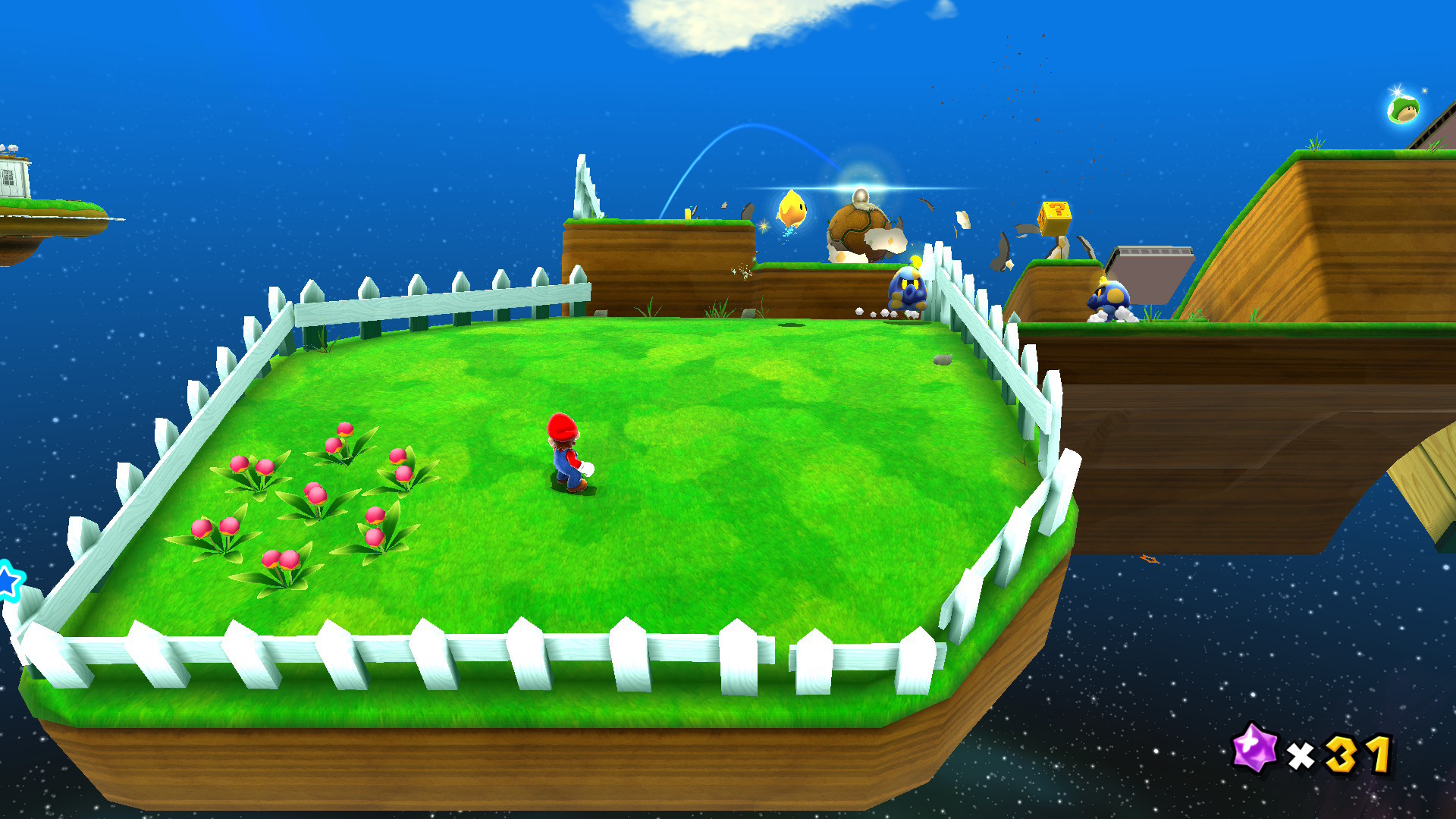Click the spinning star on left edge
Viewport: 1456px width, 819px height.
[x=8, y=580]
